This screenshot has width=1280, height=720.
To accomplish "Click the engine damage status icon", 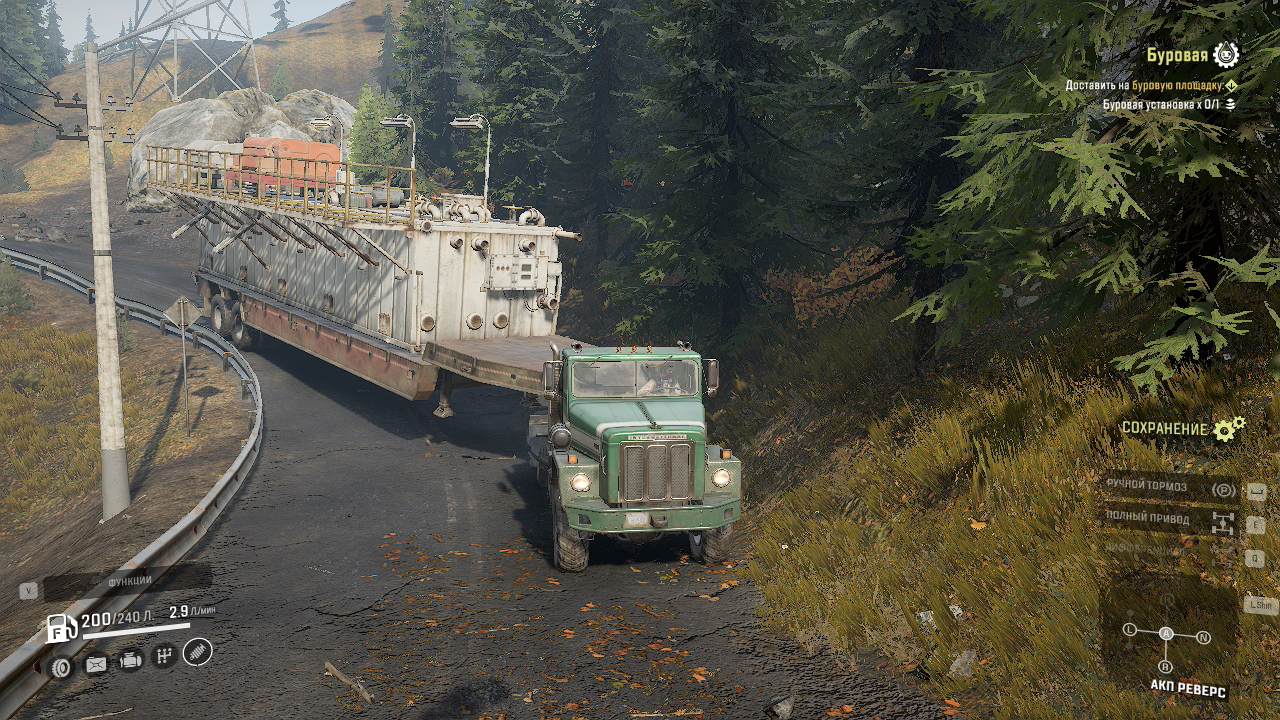I will pos(131,660).
